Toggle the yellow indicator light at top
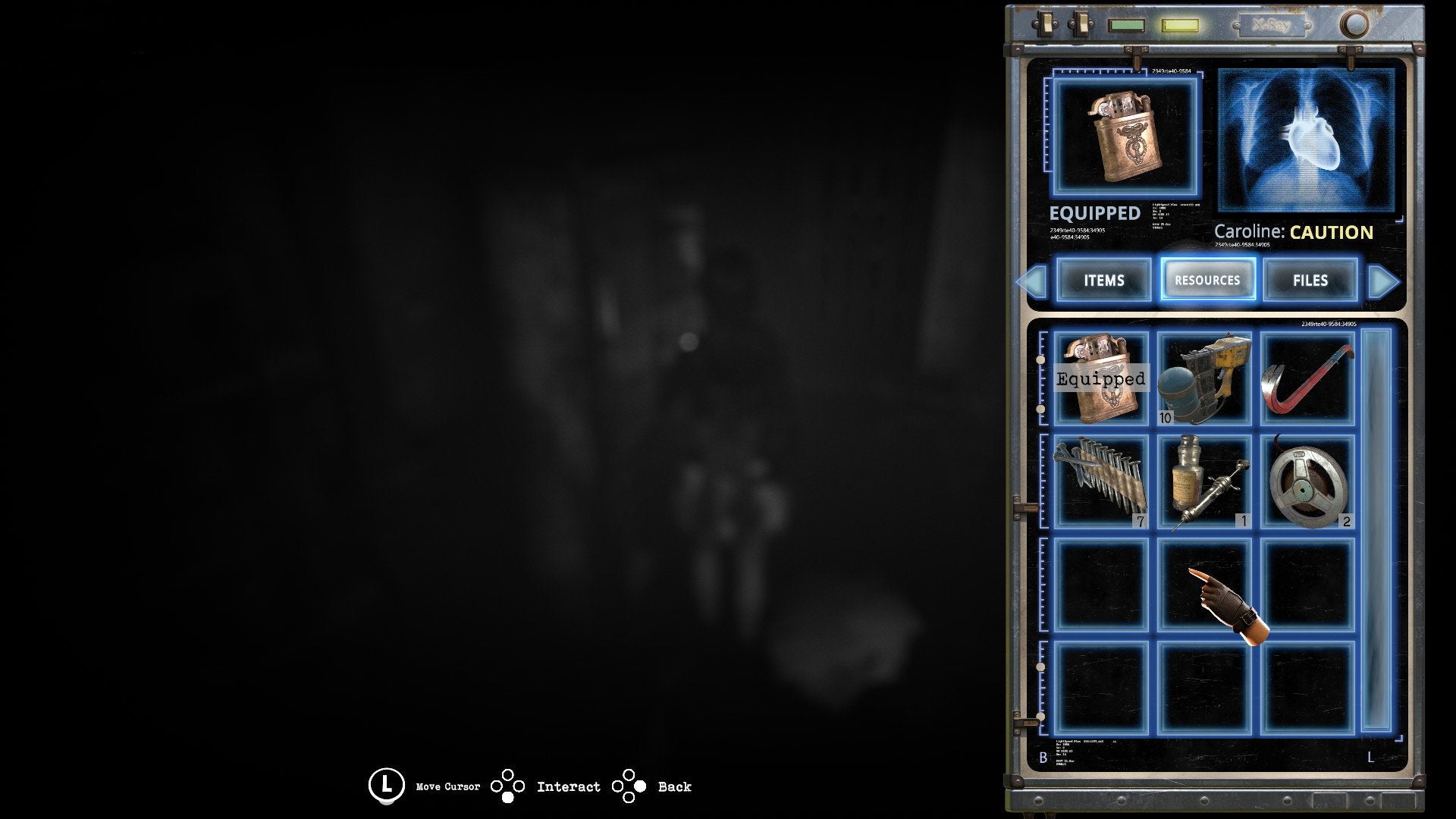The image size is (1456, 819). point(1178,25)
